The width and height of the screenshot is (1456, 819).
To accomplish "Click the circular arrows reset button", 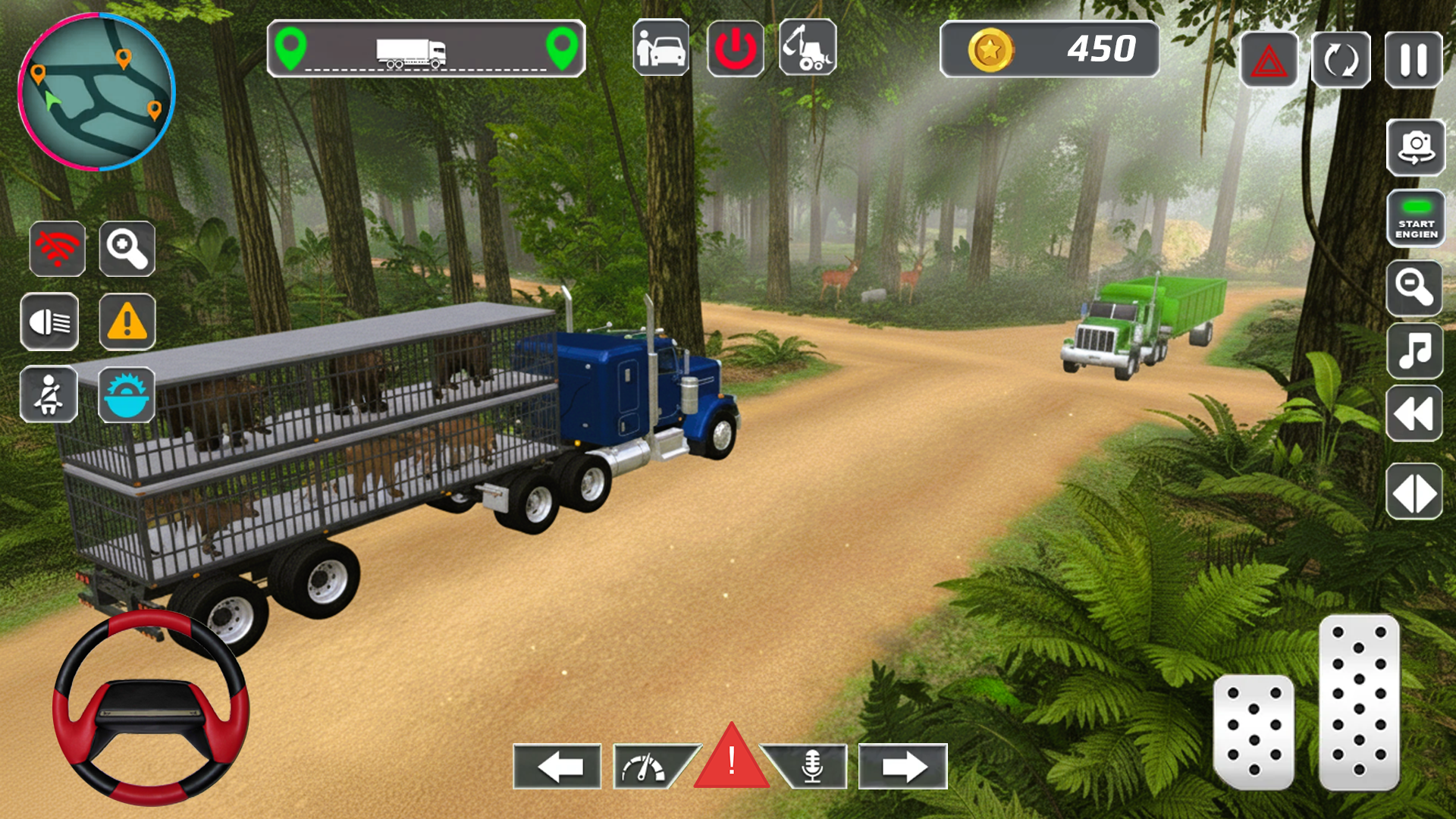I will (x=1341, y=60).
